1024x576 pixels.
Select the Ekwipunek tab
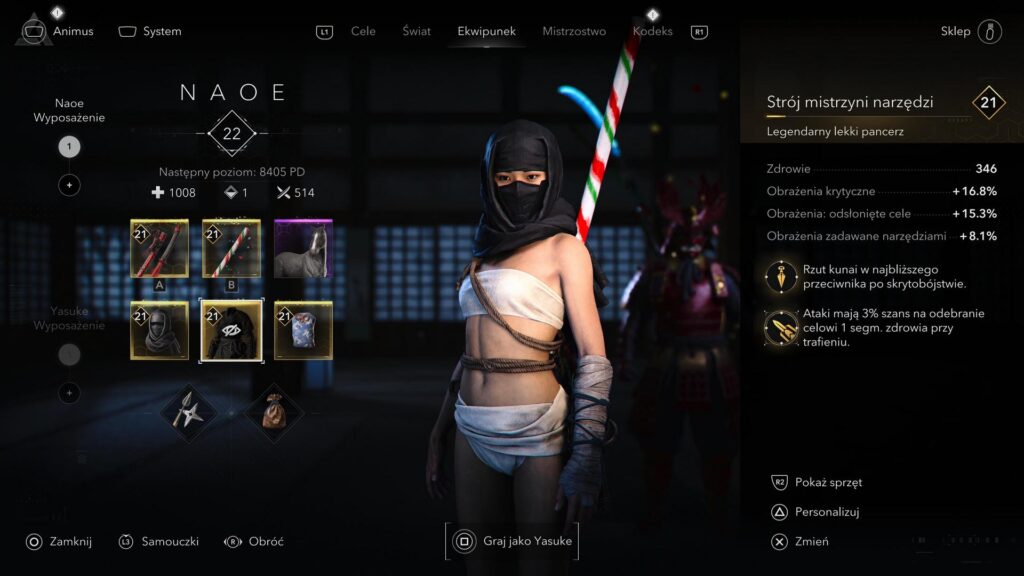pyautogui.click(x=486, y=31)
